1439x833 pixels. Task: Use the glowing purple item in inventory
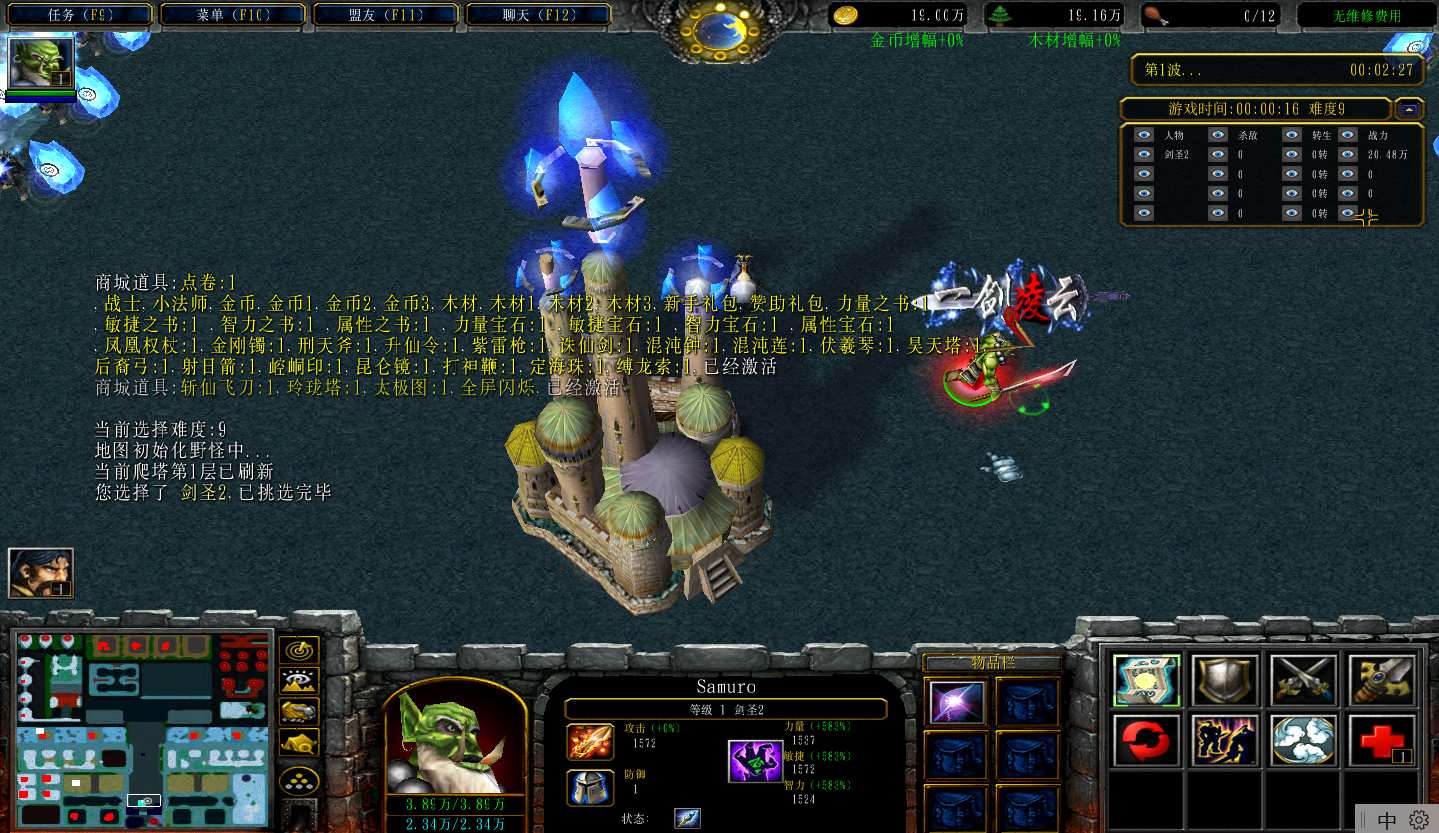956,702
